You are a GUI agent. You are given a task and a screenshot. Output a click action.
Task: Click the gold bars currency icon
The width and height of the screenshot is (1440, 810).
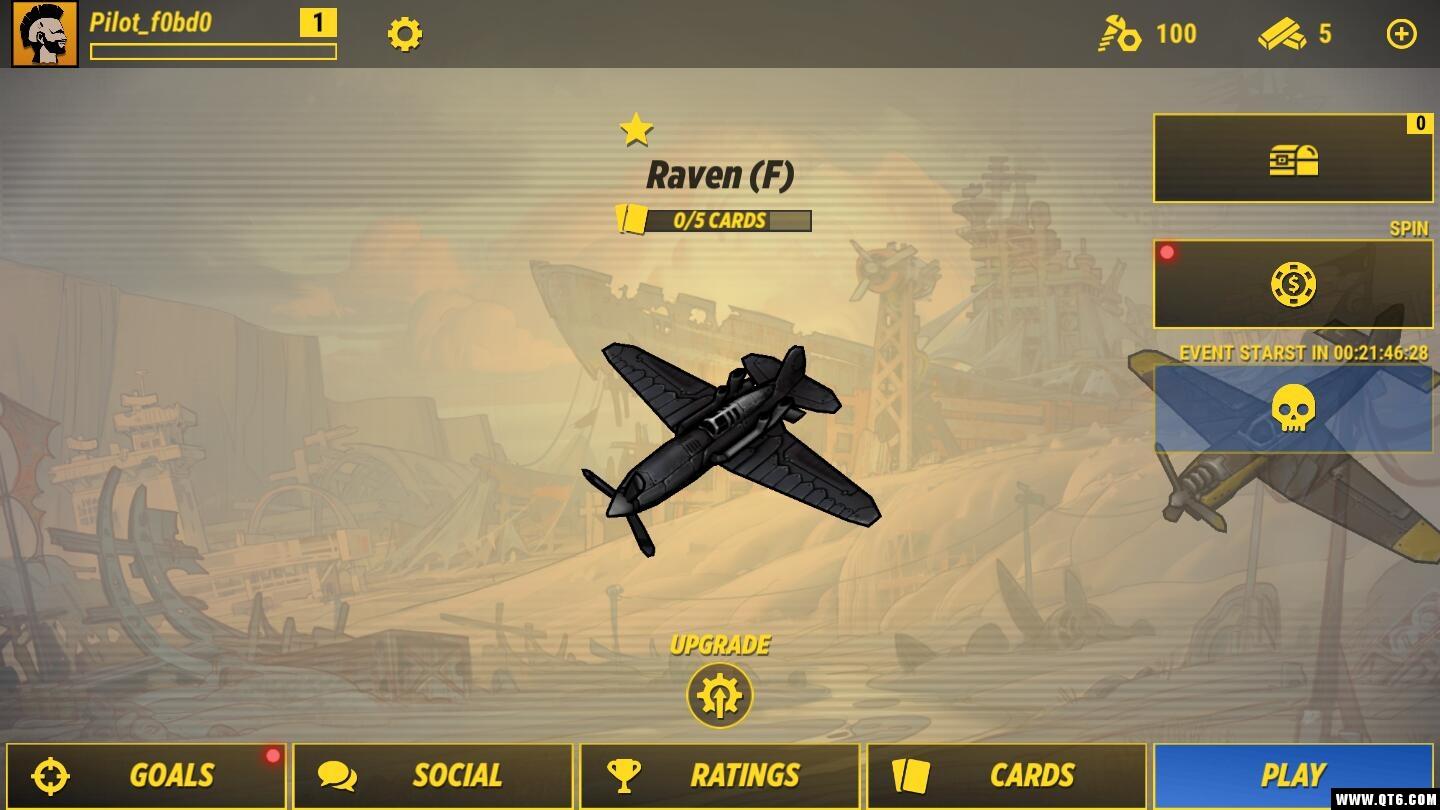point(1282,35)
